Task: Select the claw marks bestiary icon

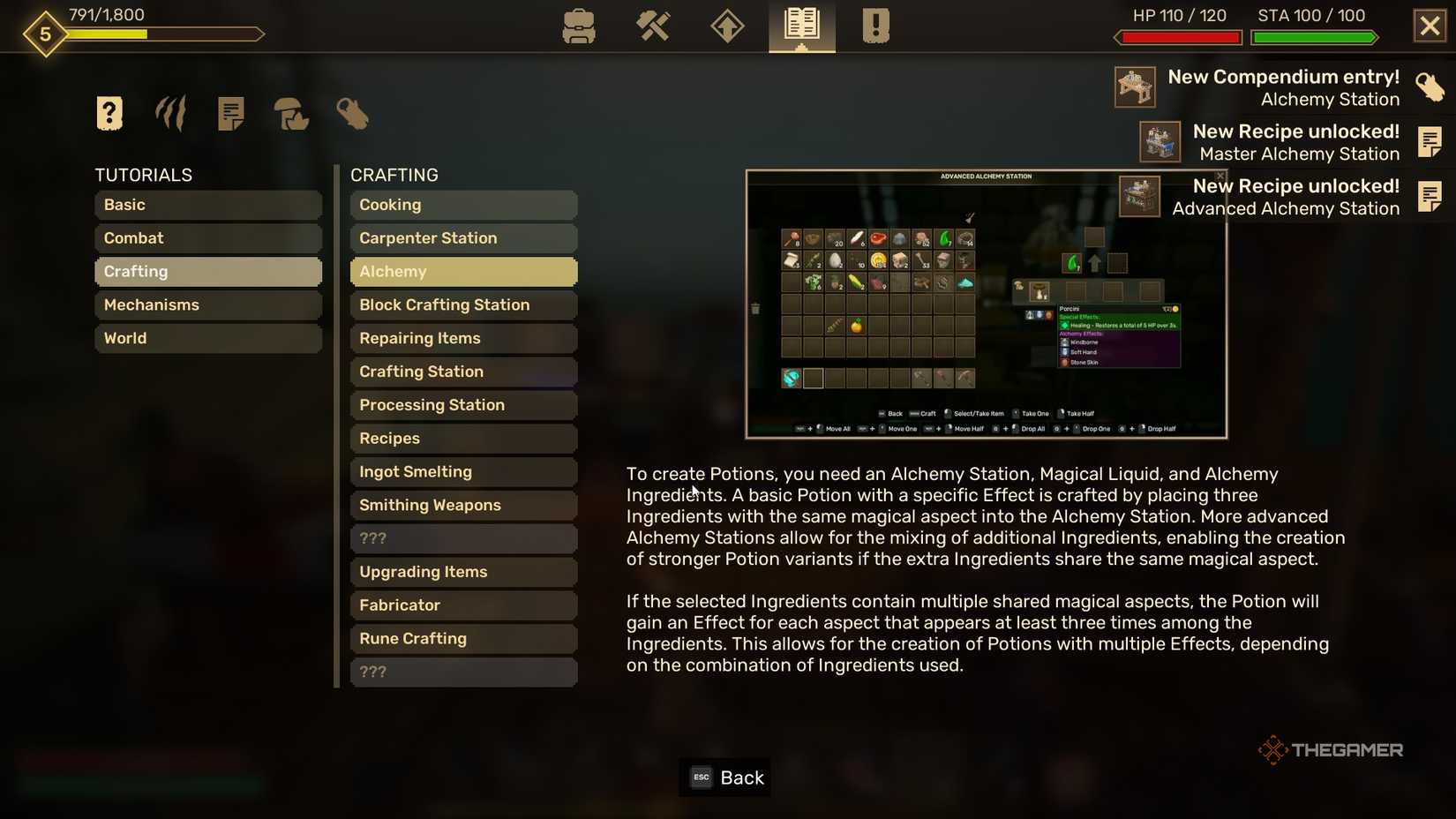Action: point(169,113)
